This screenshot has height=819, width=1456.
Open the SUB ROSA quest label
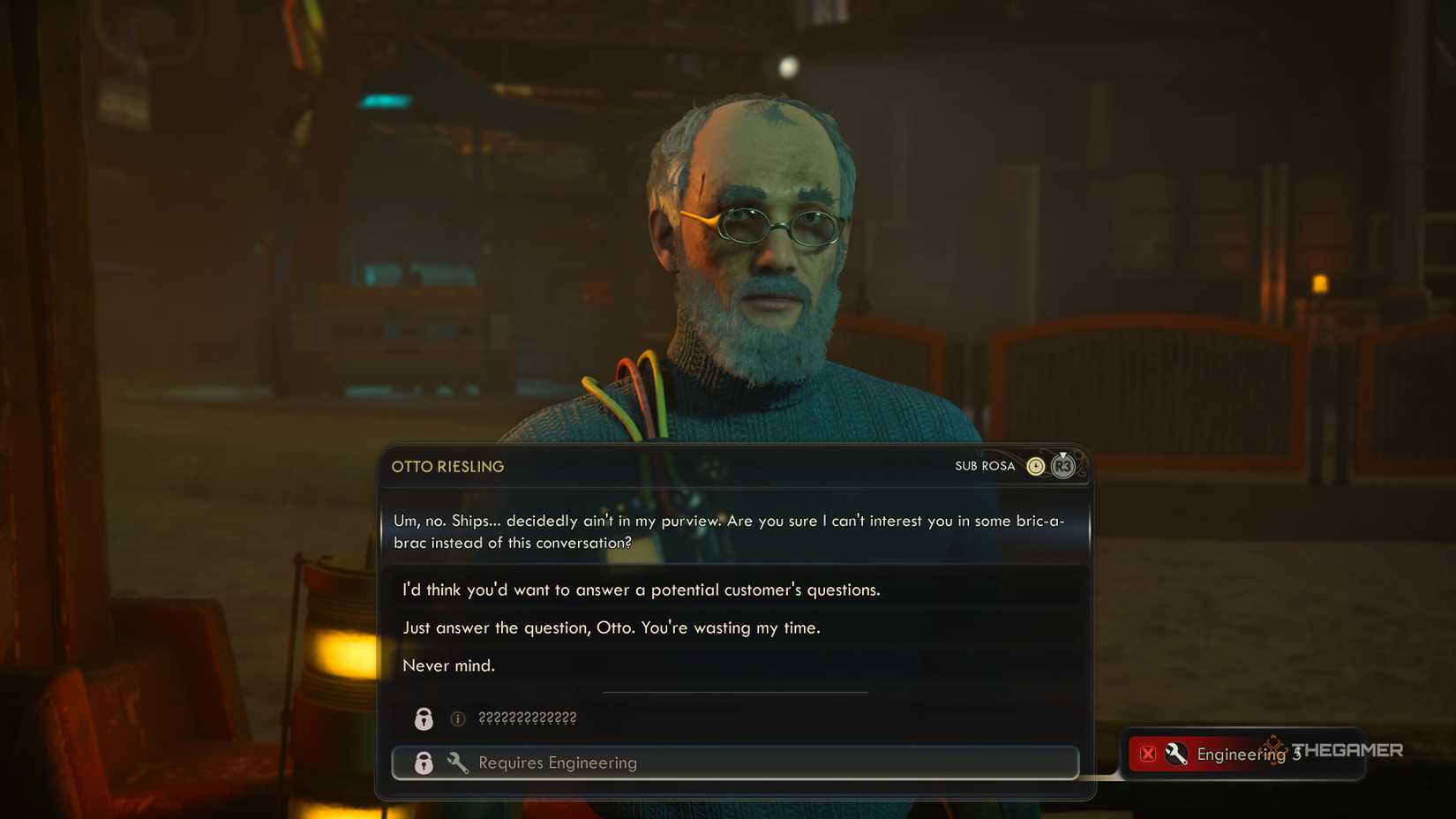tap(984, 465)
